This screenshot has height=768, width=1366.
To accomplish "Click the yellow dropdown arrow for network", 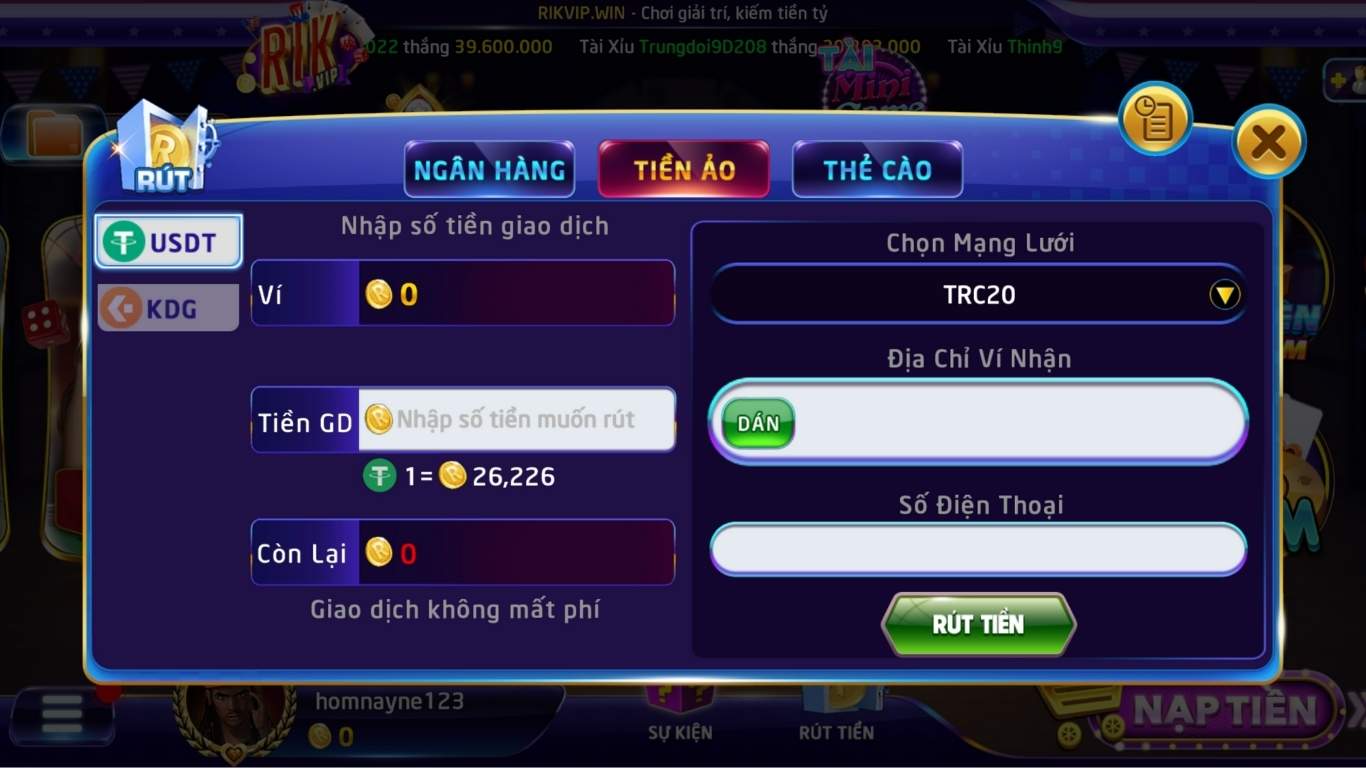I will (x=1222, y=294).
